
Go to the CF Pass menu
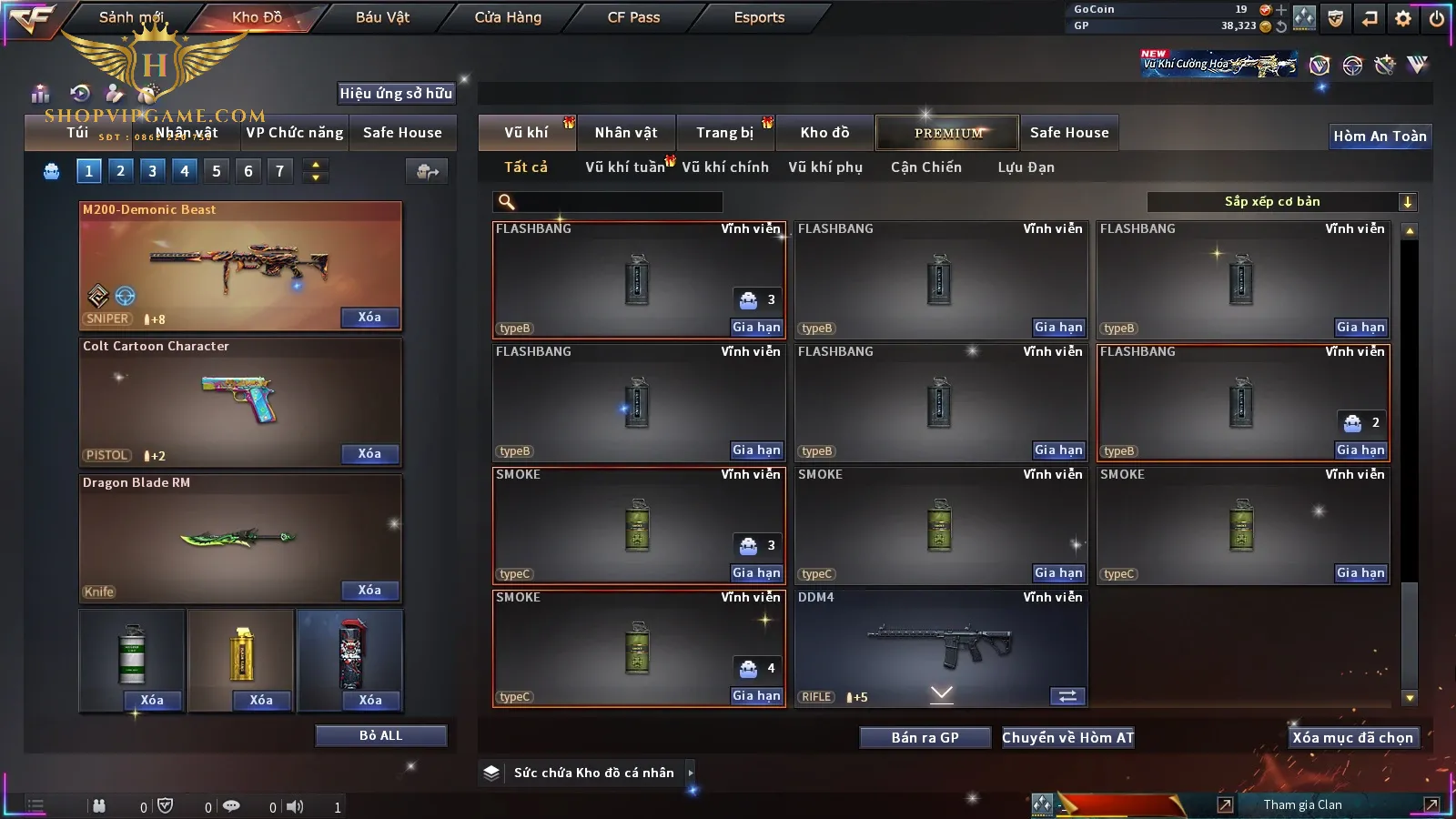[x=633, y=17]
